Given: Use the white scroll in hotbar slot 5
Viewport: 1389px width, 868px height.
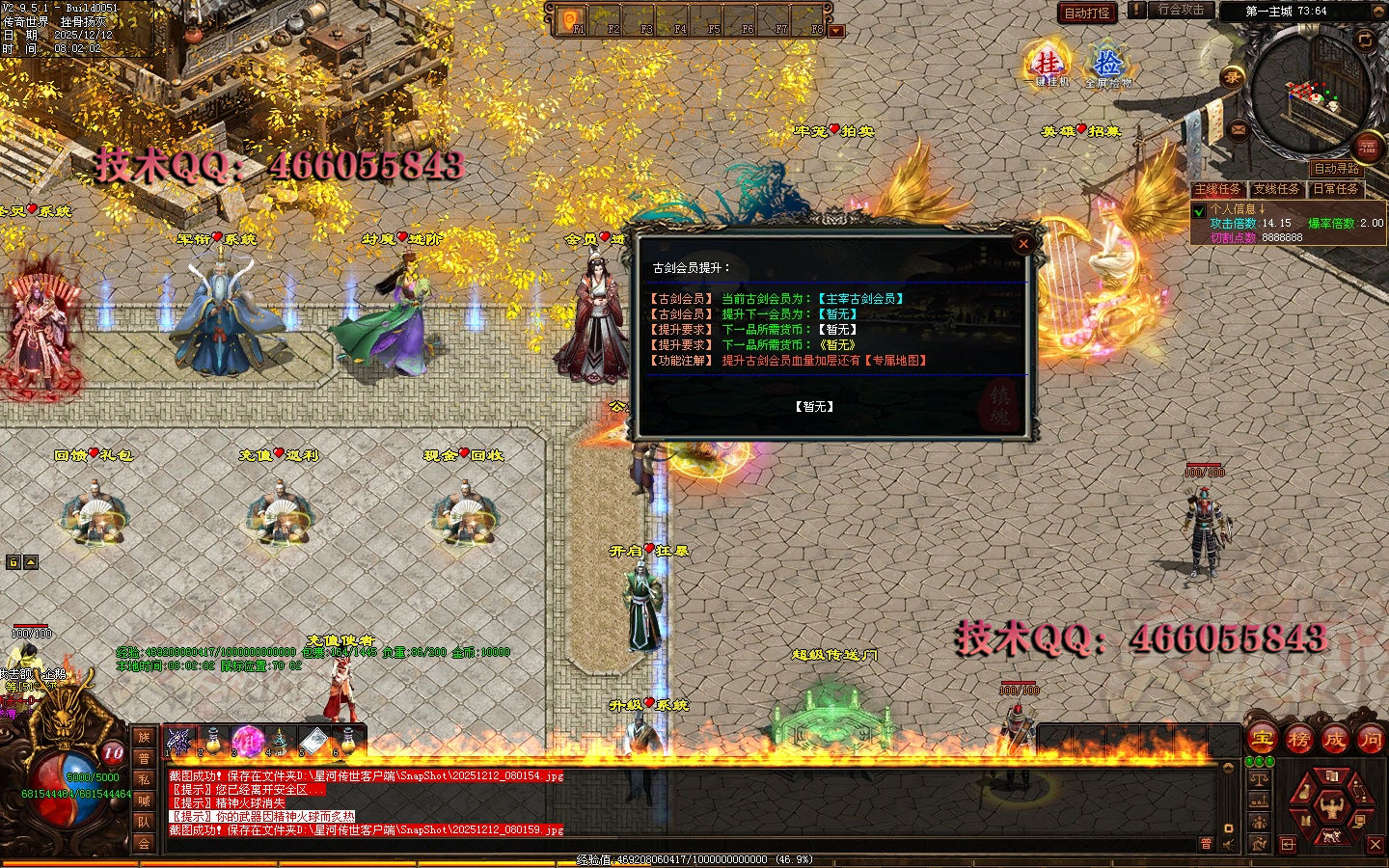Looking at the screenshot, I should point(313,741).
